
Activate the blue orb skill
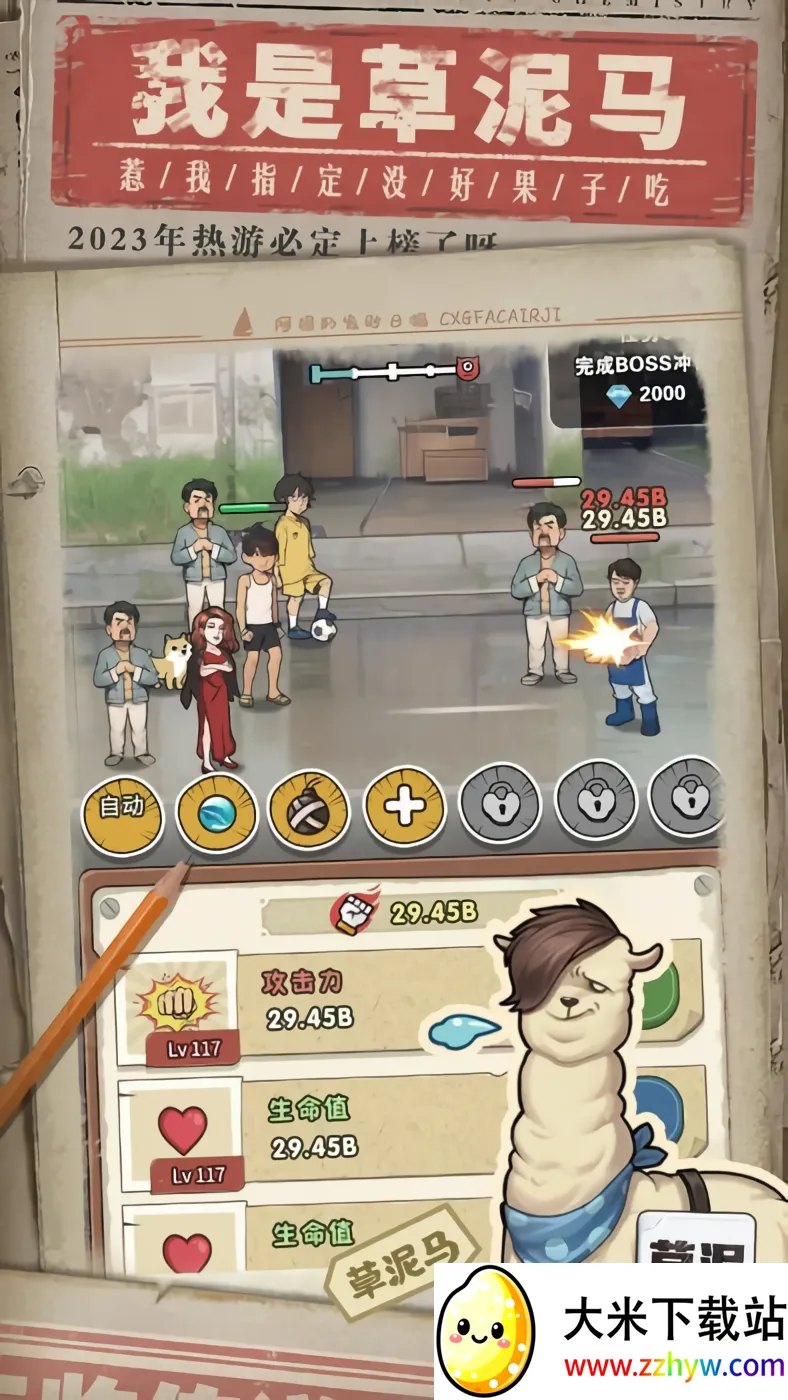(216, 808)
